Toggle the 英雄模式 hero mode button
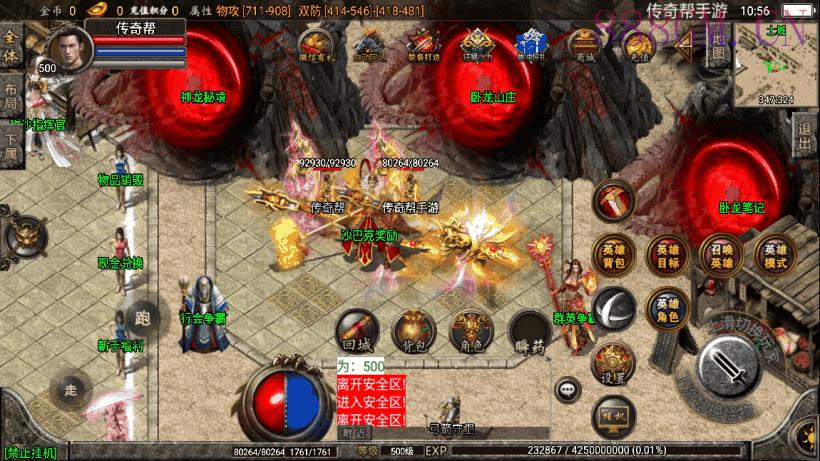This screenshot has height=461, width=820. [x=774, y=255]
